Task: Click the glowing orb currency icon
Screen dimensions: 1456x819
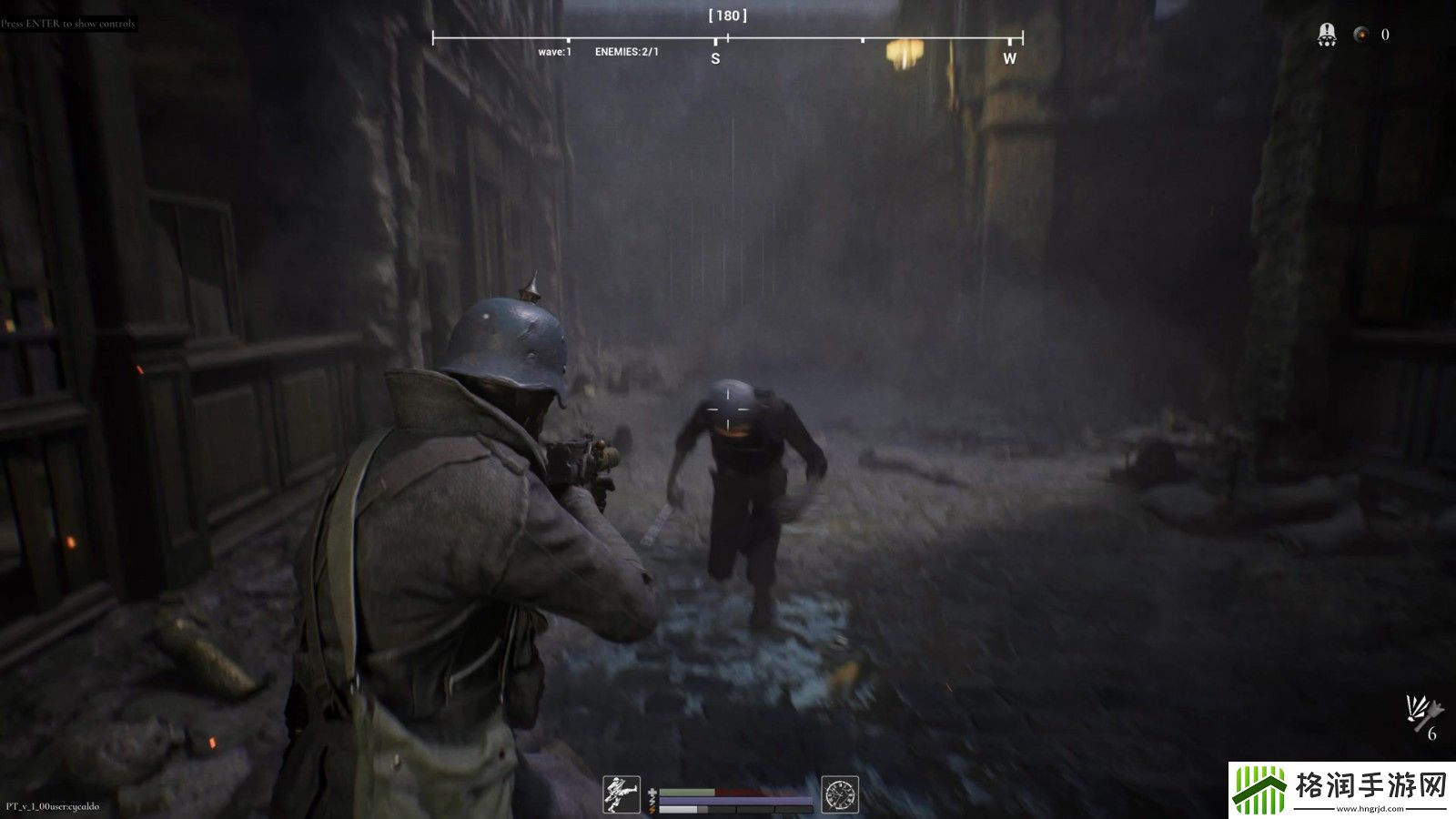Action: click(x=1361, y=35)
